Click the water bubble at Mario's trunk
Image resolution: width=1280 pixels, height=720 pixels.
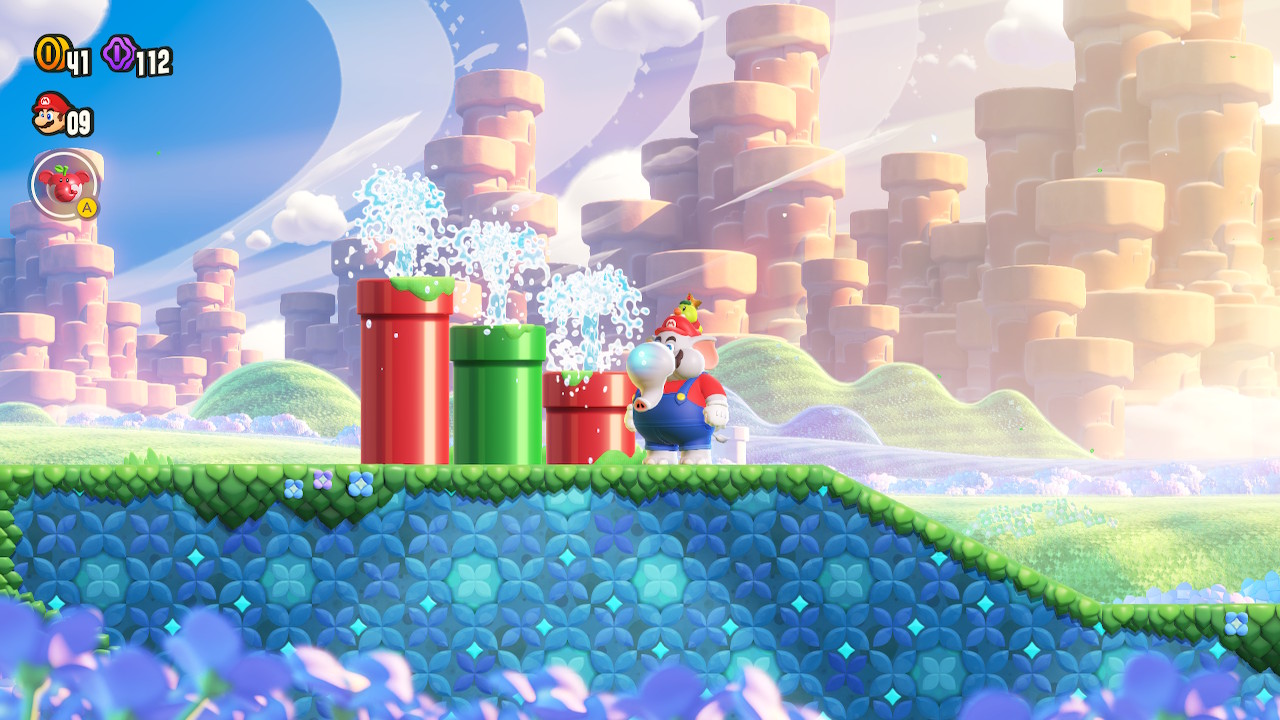[645, 360]
